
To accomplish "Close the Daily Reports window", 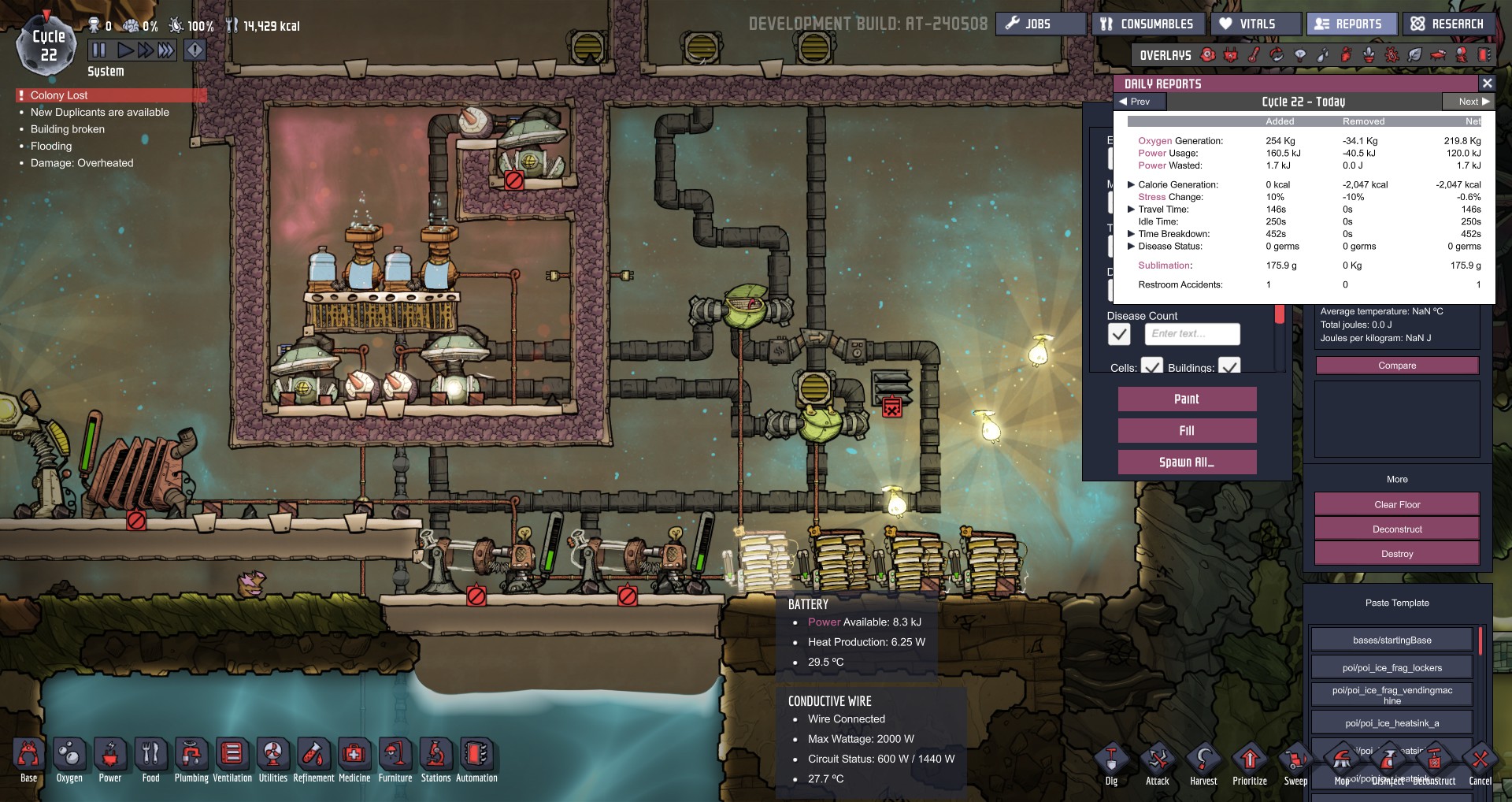I will [x=1487, y=83].
